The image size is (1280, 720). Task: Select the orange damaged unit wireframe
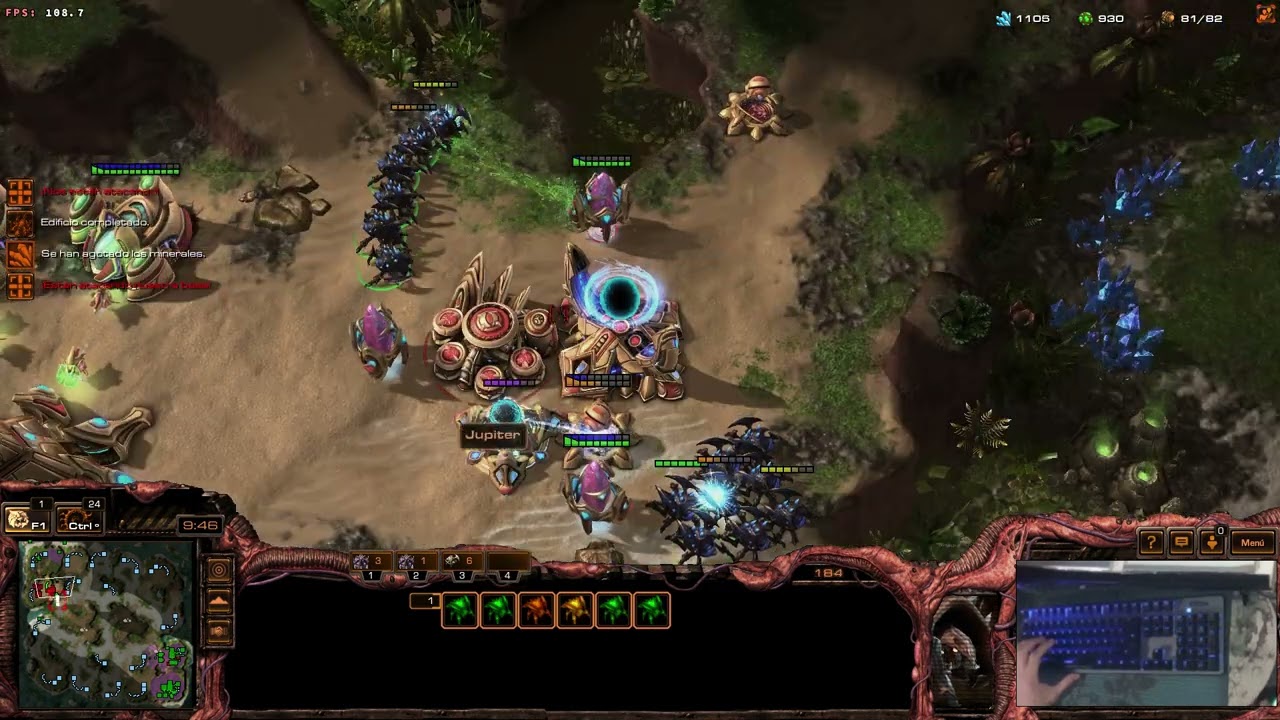[x=536, y=610]
